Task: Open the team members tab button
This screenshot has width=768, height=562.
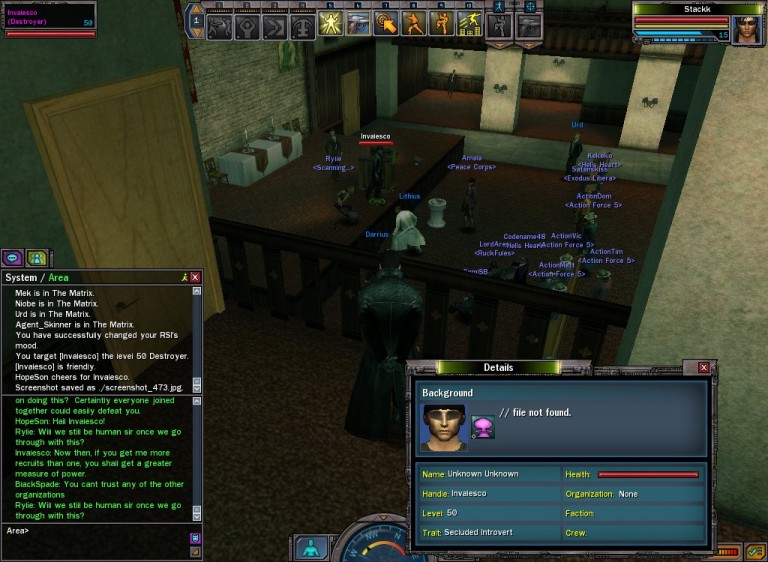Action: click(37, 257)
